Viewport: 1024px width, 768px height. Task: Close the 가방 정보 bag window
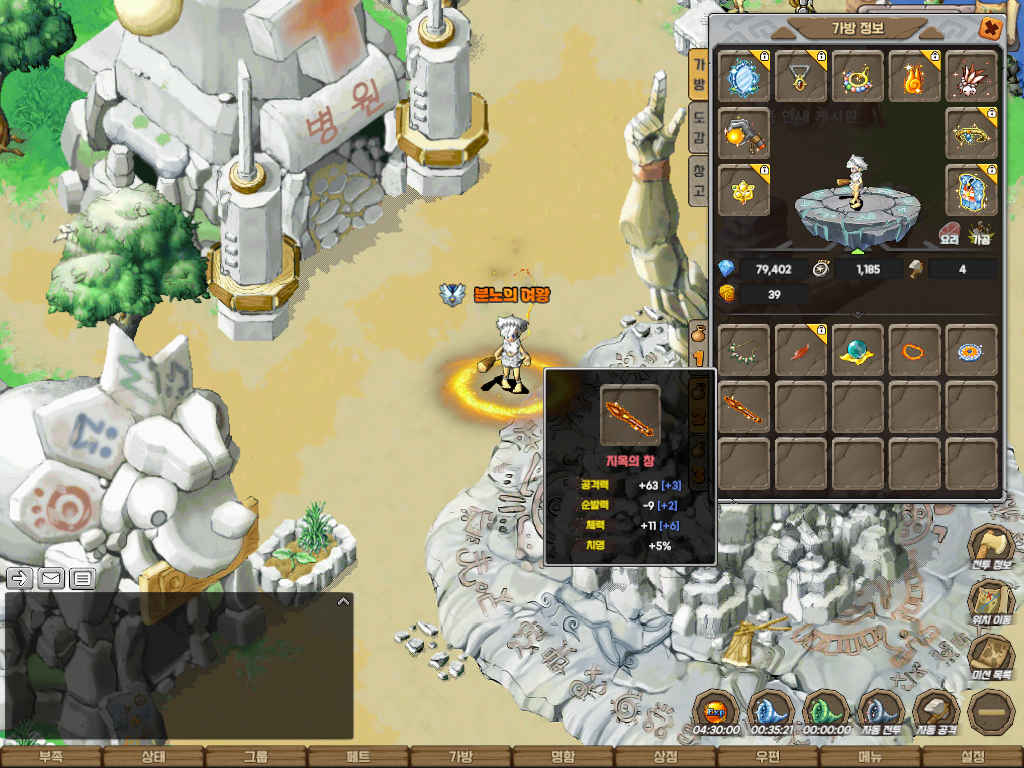(x=991, y=28)
